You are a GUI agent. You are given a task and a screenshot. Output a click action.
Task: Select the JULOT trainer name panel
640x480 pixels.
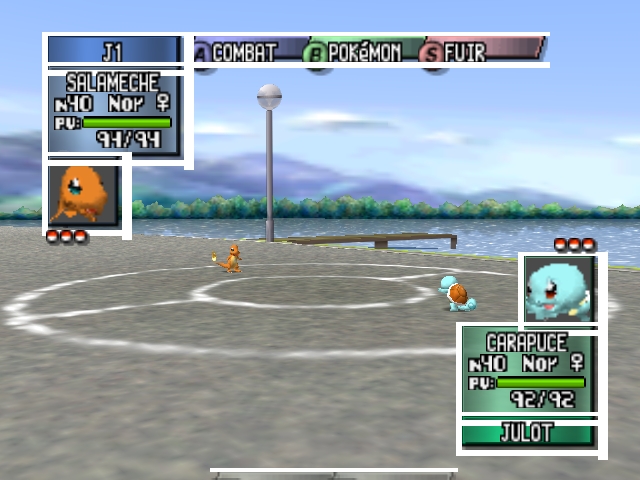click(x=527, y=434)
